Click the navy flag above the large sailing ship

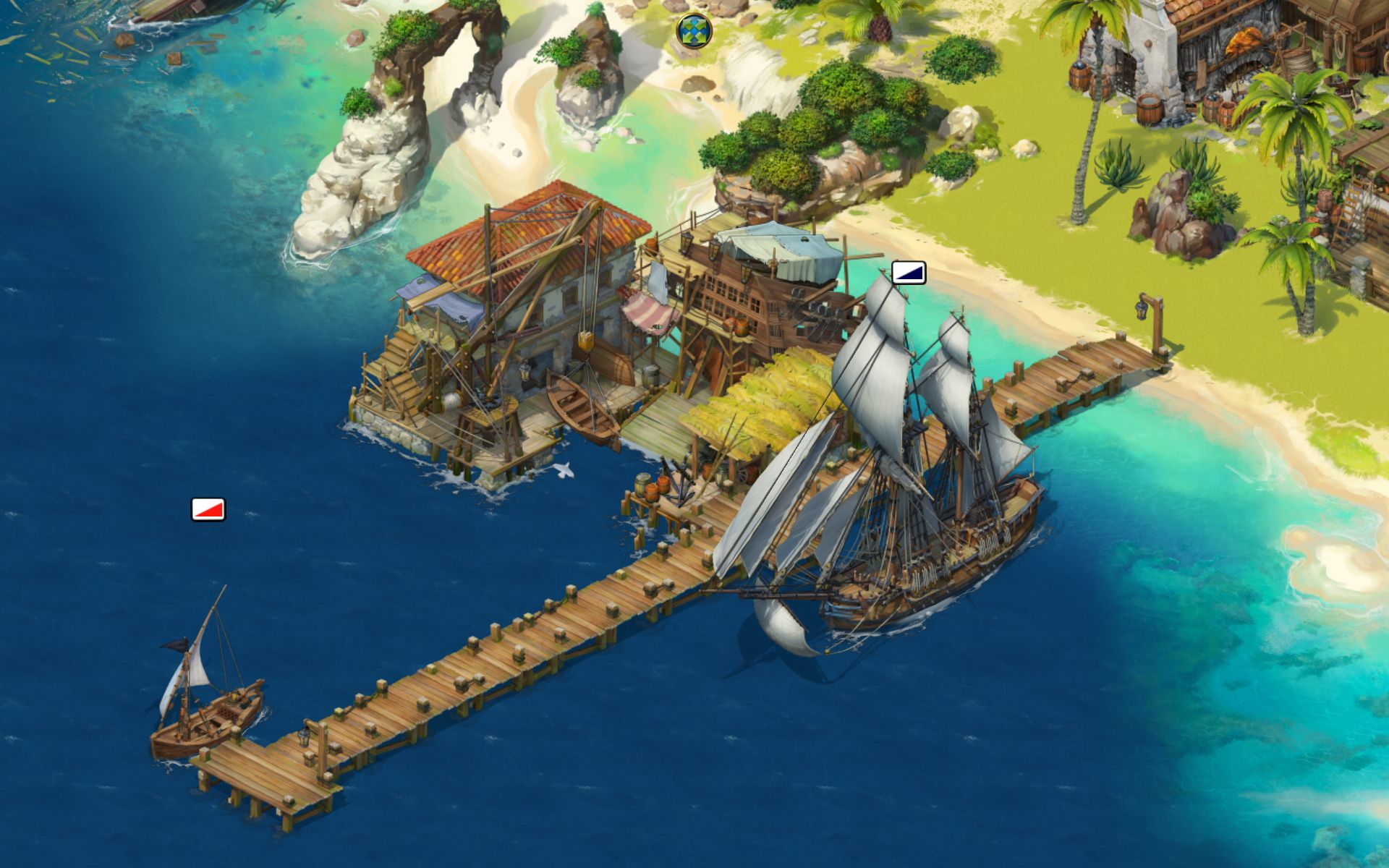click(x=909, y=273)
